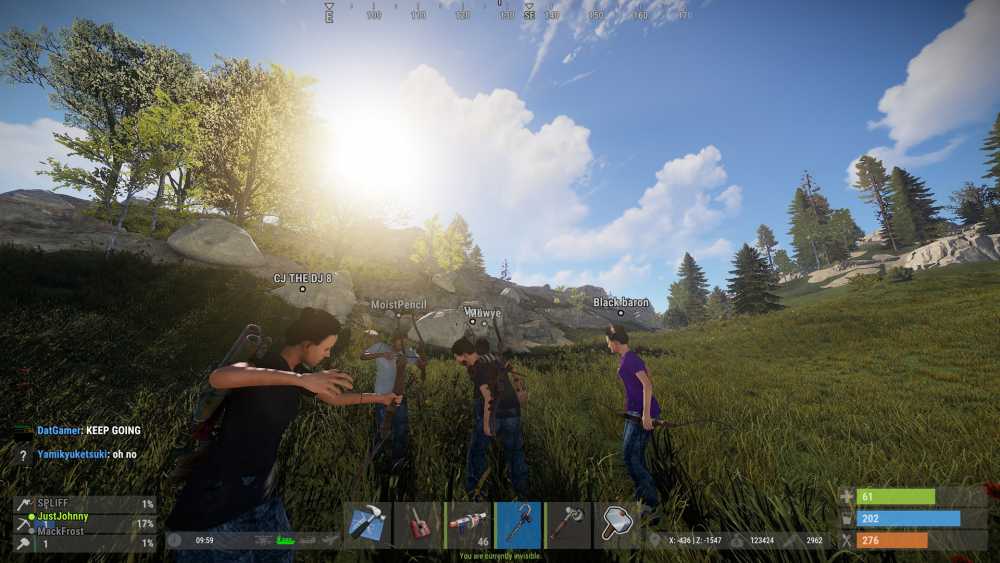Select the building plan hotbar slot

click(367, 525)
